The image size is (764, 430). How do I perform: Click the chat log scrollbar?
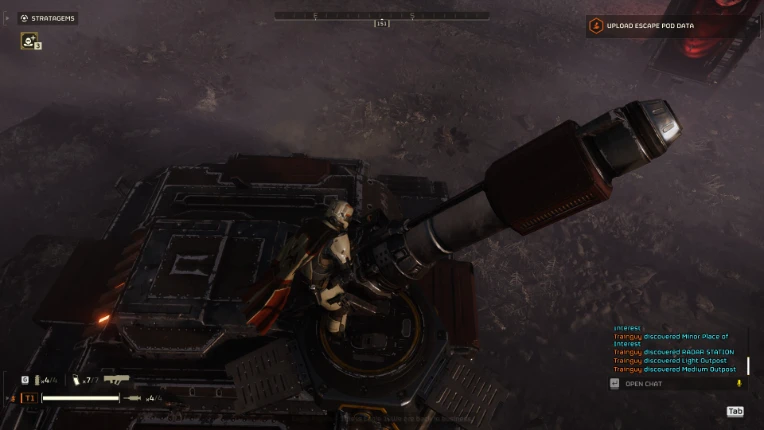(x=748, y=366)
